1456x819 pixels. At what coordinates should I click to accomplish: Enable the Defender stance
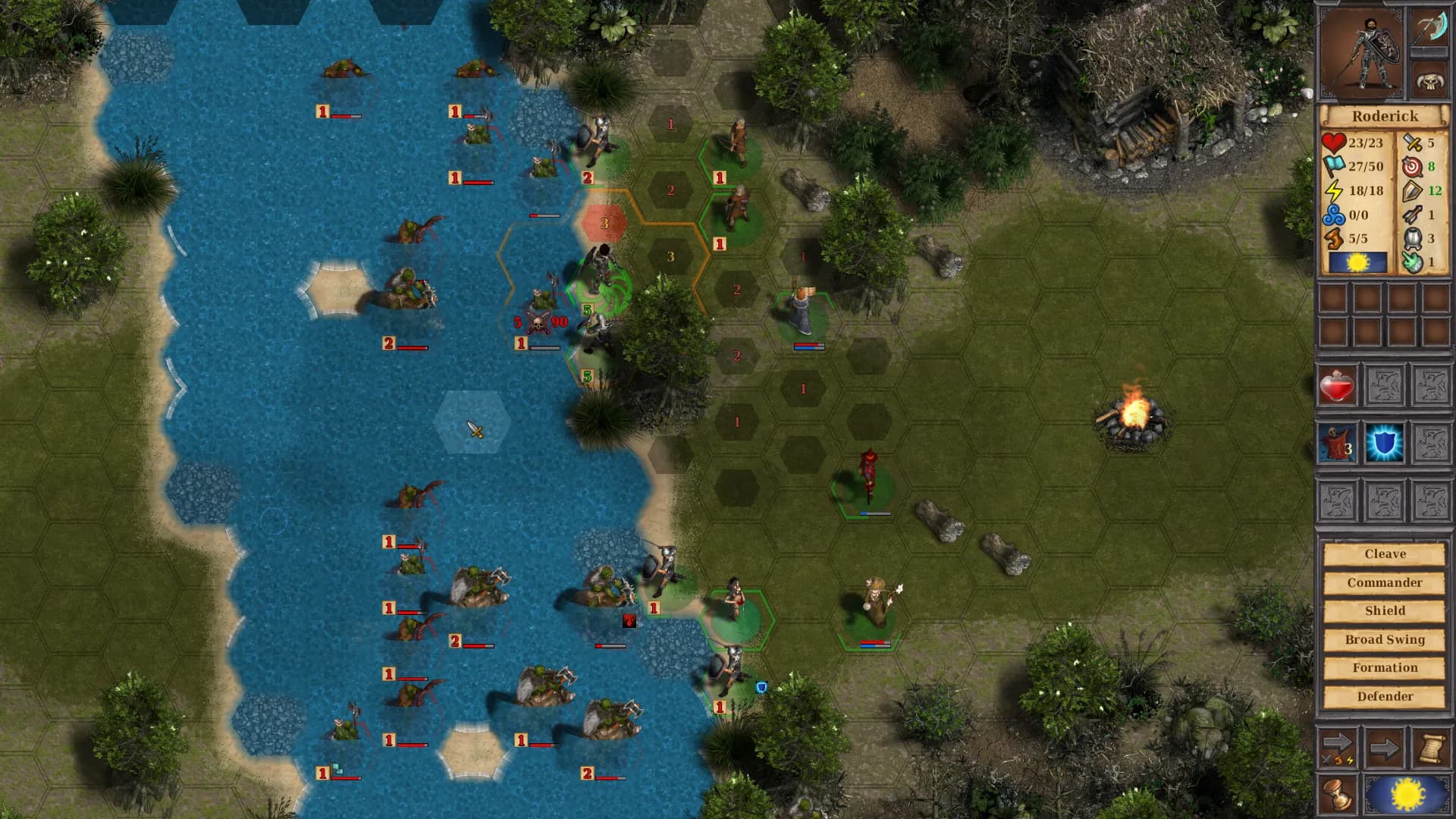point(1385,695)
